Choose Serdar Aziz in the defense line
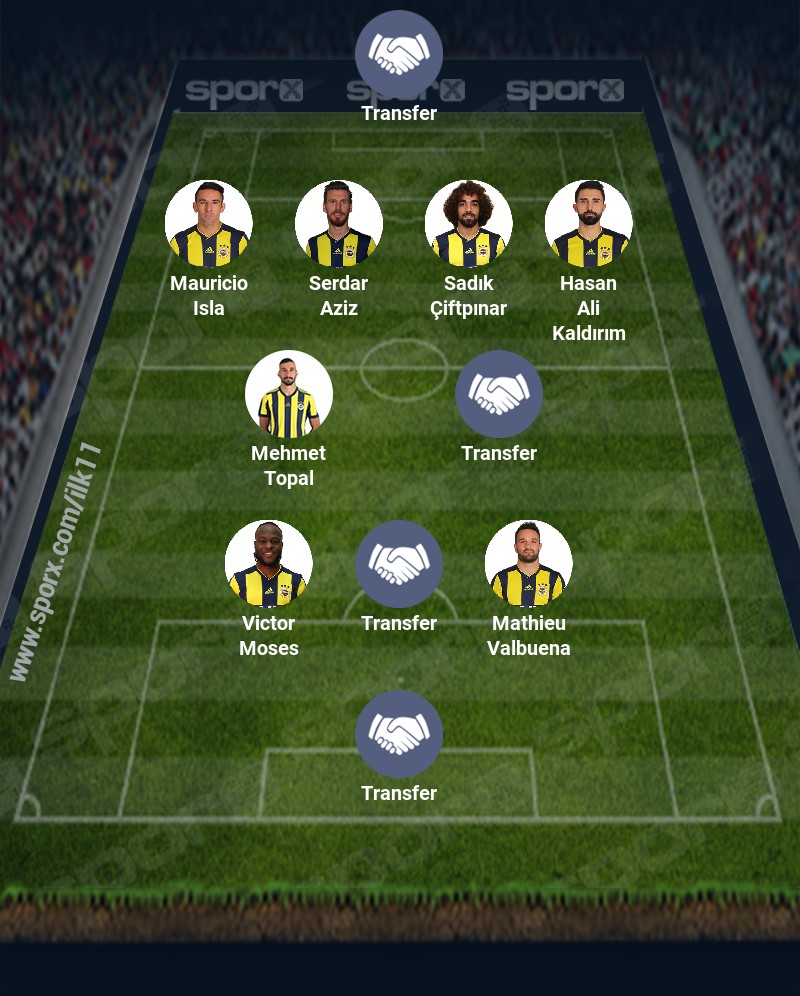Image resolution: width=800 pixels, height=996 pixels. pyautogui.click(x=339, y=224)
